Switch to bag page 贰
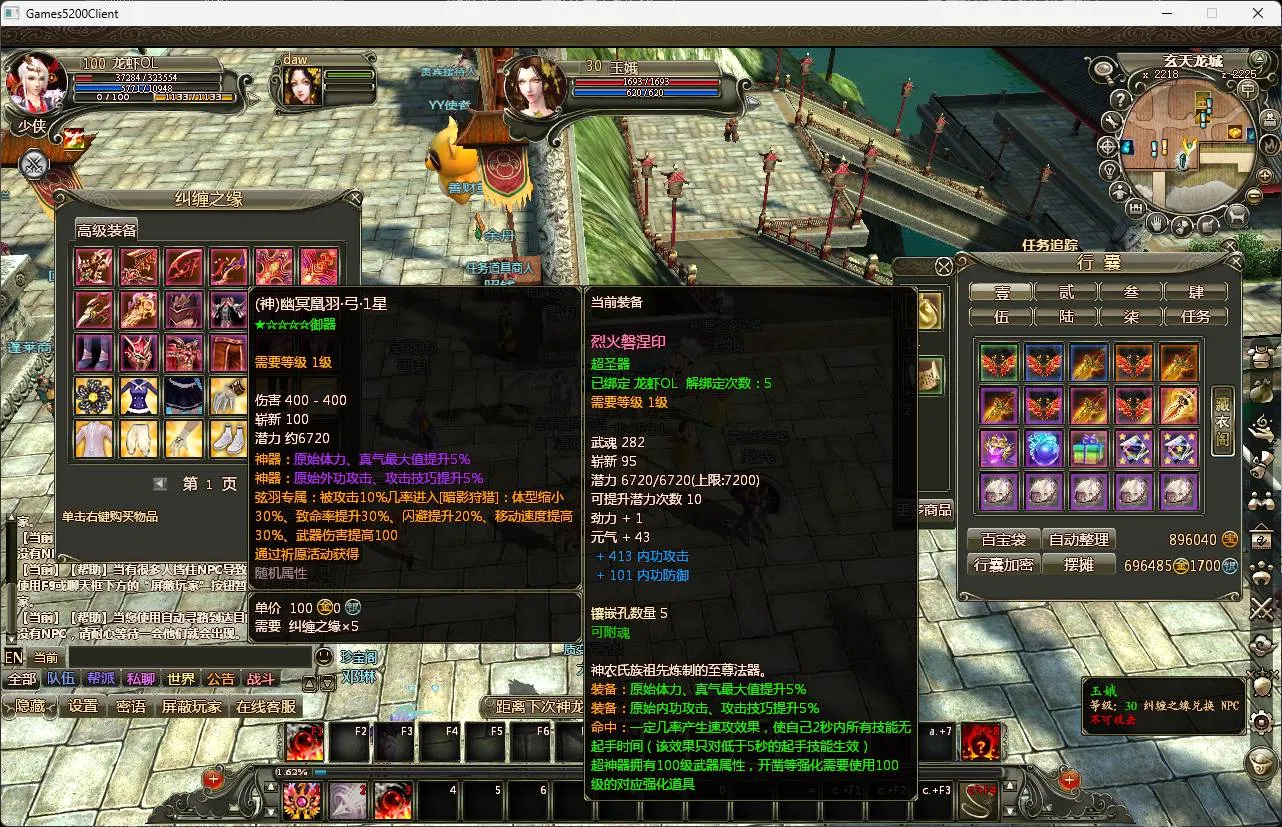This screenshot has height=827, width=1282. (x=1066, y=292)
